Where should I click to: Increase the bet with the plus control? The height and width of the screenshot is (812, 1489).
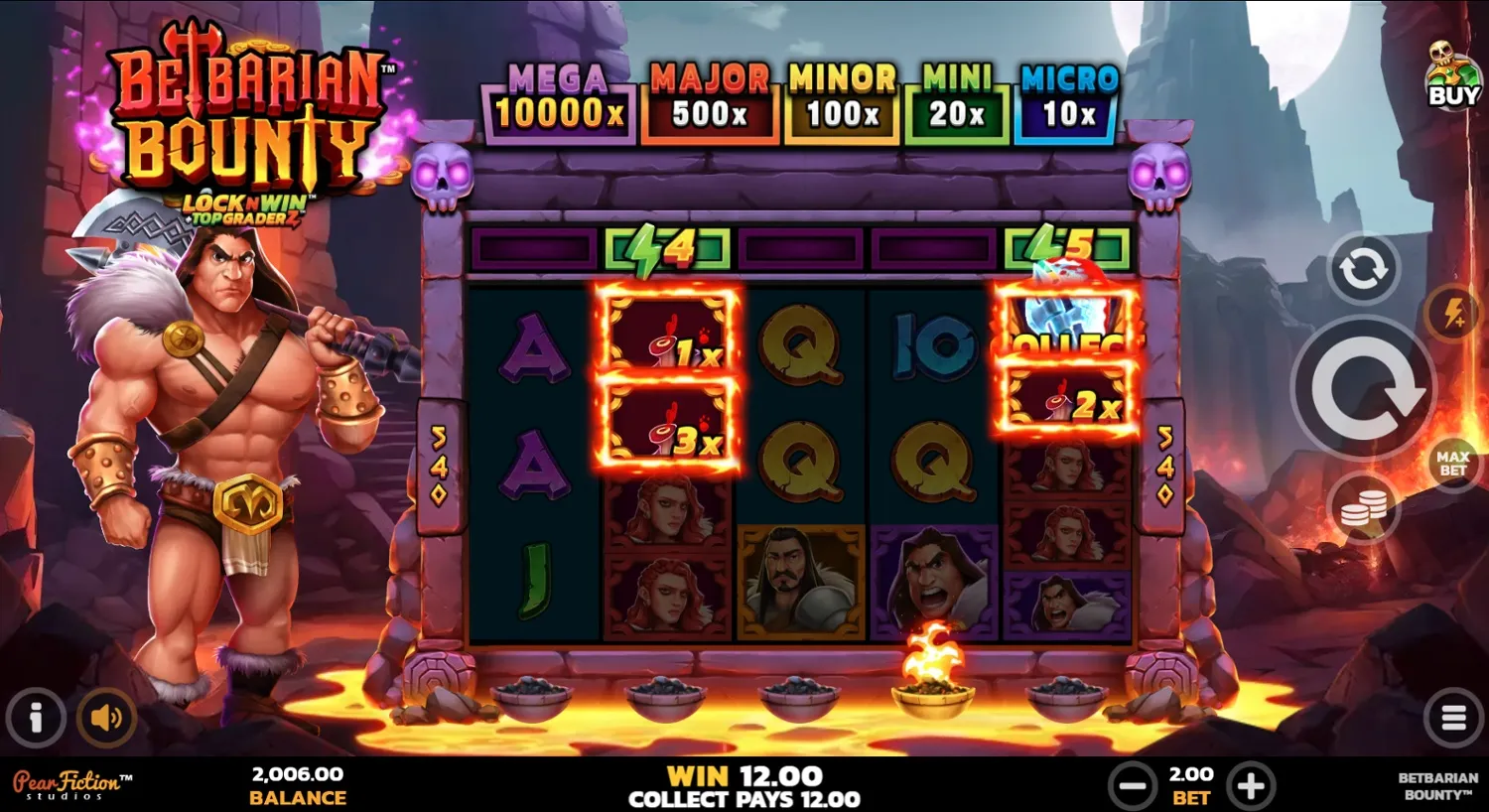tap(1251, 784)
